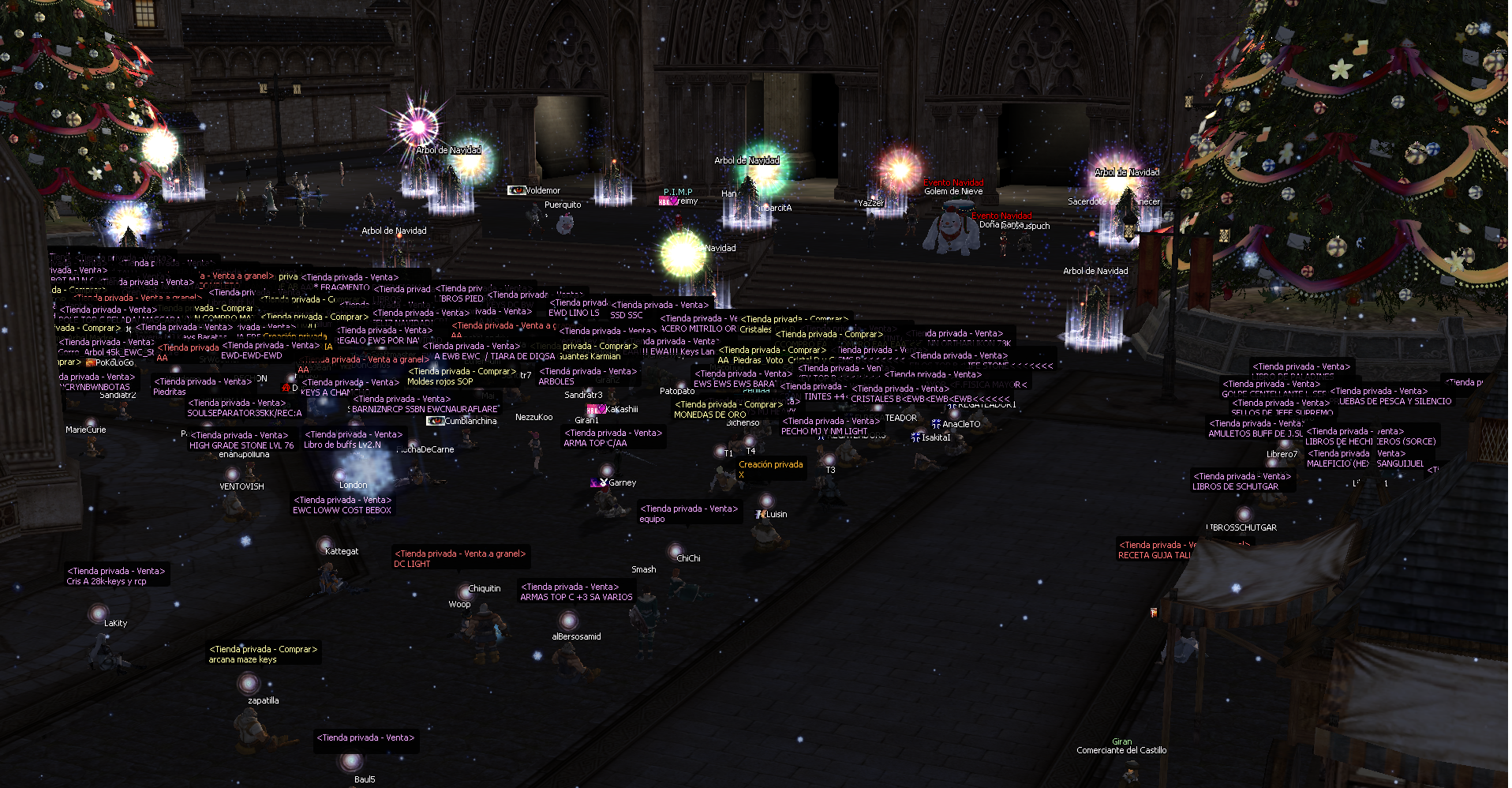Open the 'MONEDAS DE ORO' buy shop sign
The width and height of the screenshot is (1512, 788).
727,409
